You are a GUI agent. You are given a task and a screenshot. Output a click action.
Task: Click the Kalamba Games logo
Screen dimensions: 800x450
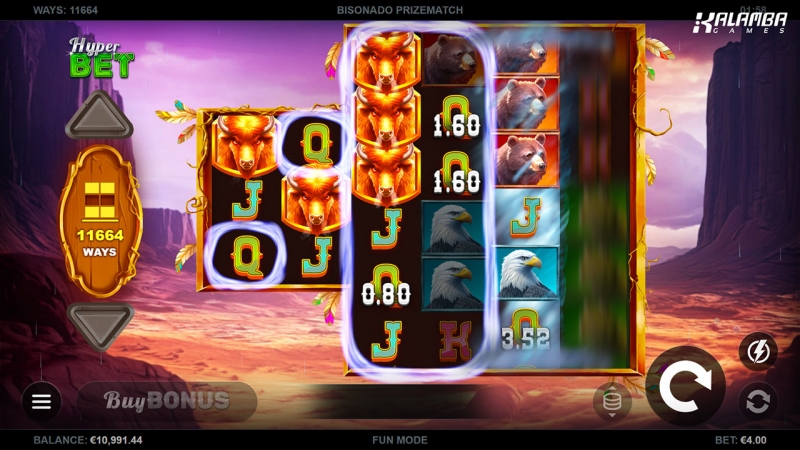[740, 23]
